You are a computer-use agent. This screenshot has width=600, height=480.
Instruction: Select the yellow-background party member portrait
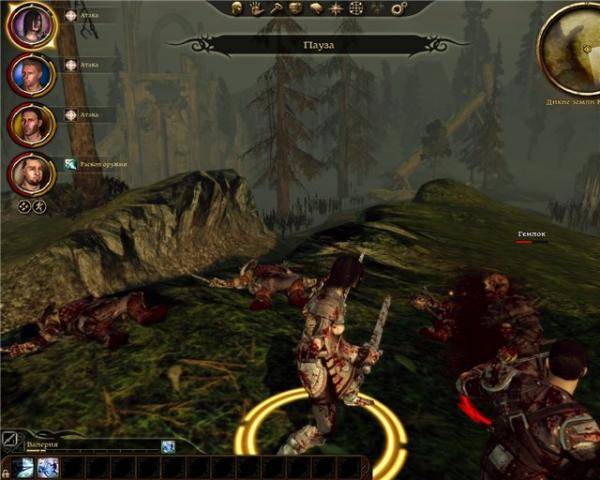31,124
